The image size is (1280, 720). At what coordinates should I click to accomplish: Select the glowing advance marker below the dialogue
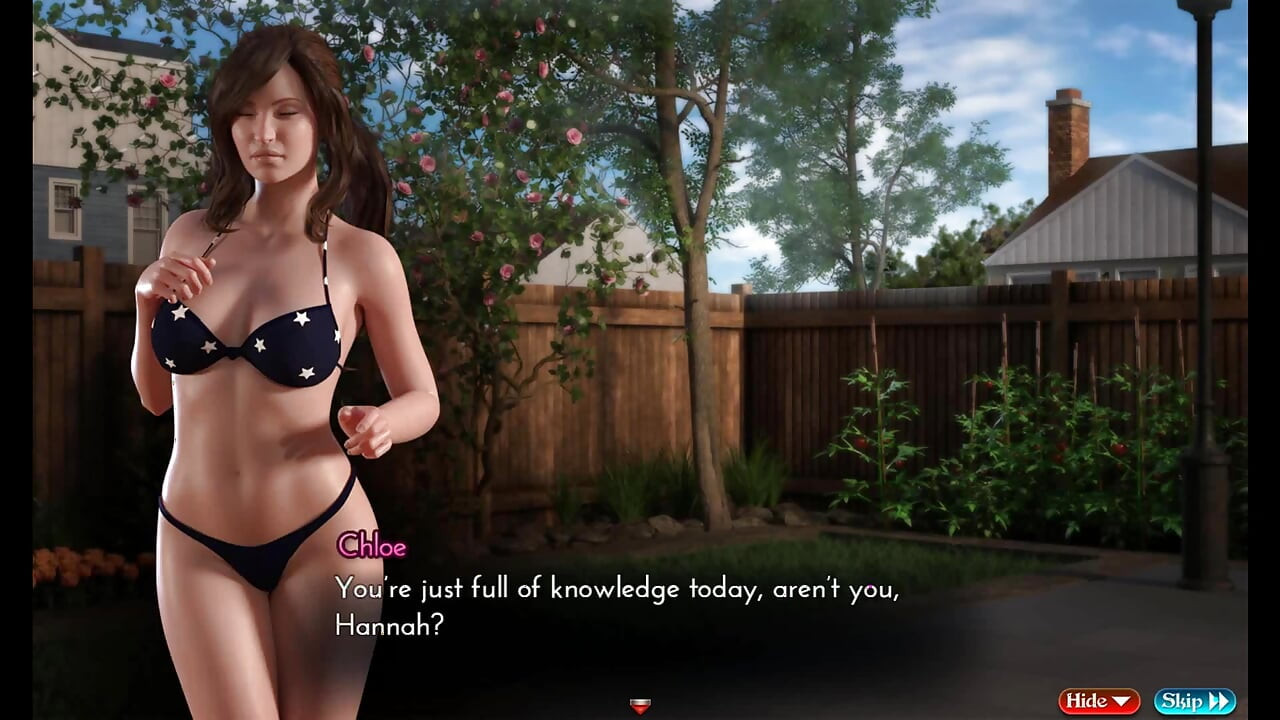pos(640,706)
